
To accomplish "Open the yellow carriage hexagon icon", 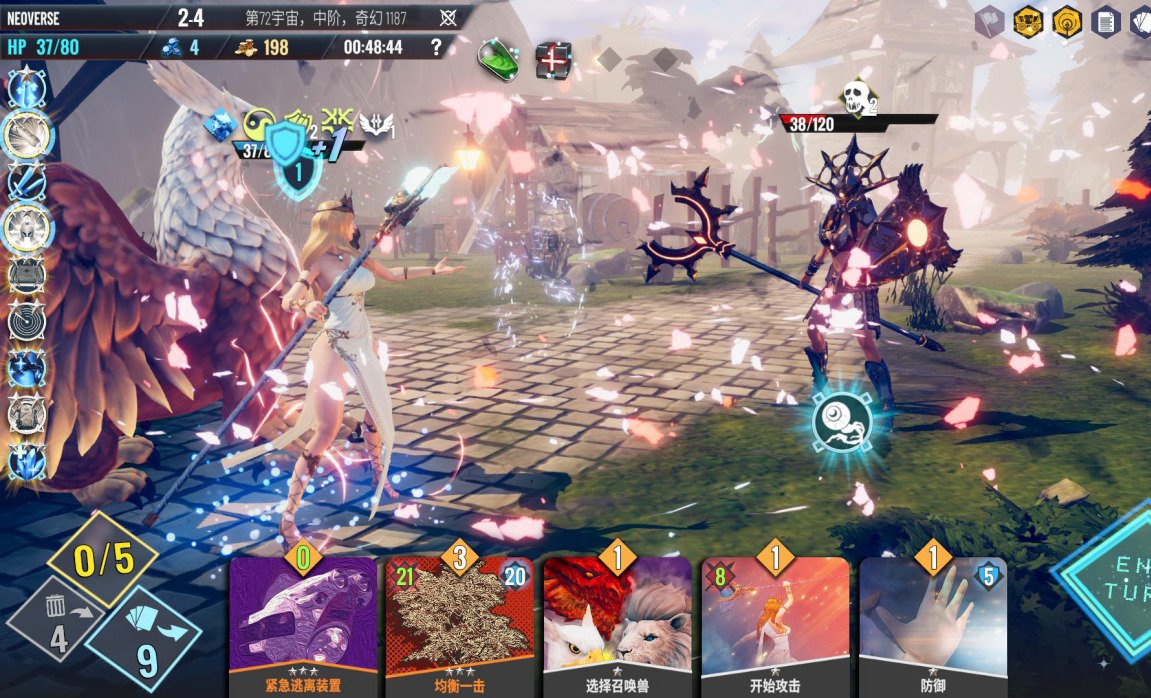I will [x=1028, y=21].
